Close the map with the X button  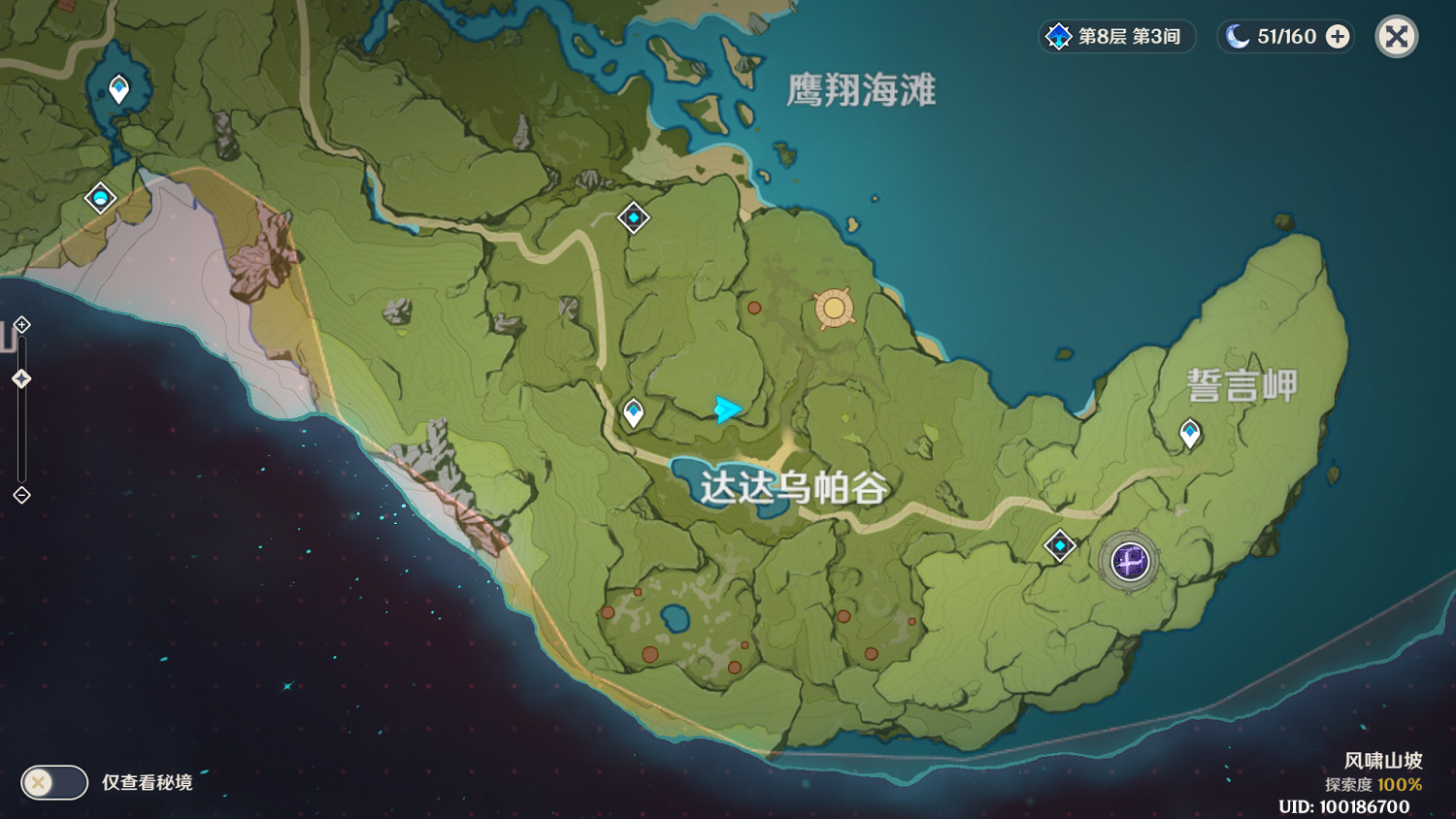point(1396,36)
